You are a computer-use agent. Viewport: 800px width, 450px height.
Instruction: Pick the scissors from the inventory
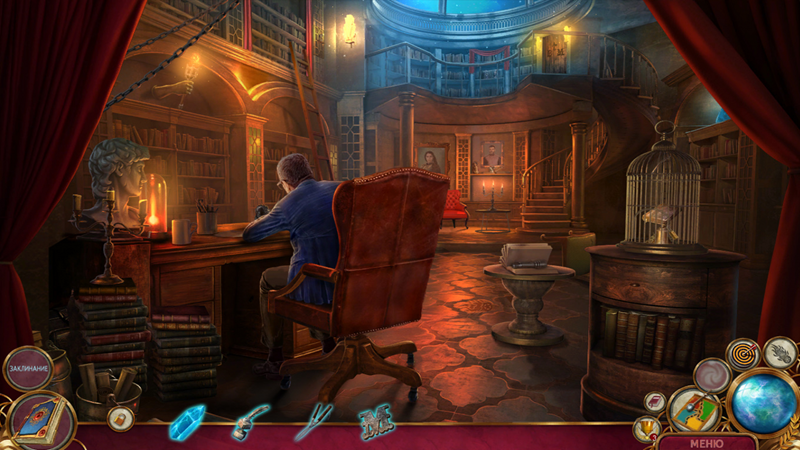tap(311, 421)
